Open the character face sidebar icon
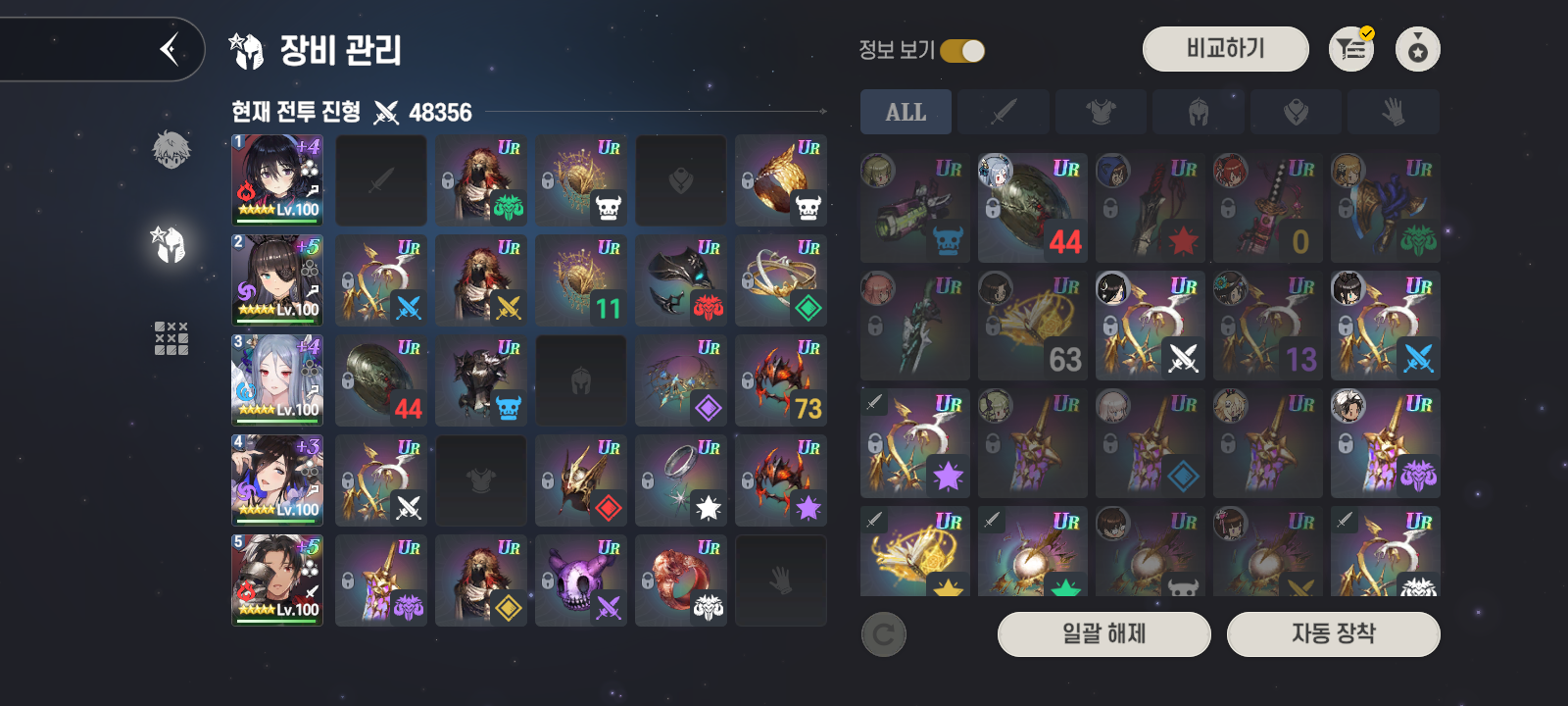Screen dimensions: 1568x706 (x=171, y=150)
